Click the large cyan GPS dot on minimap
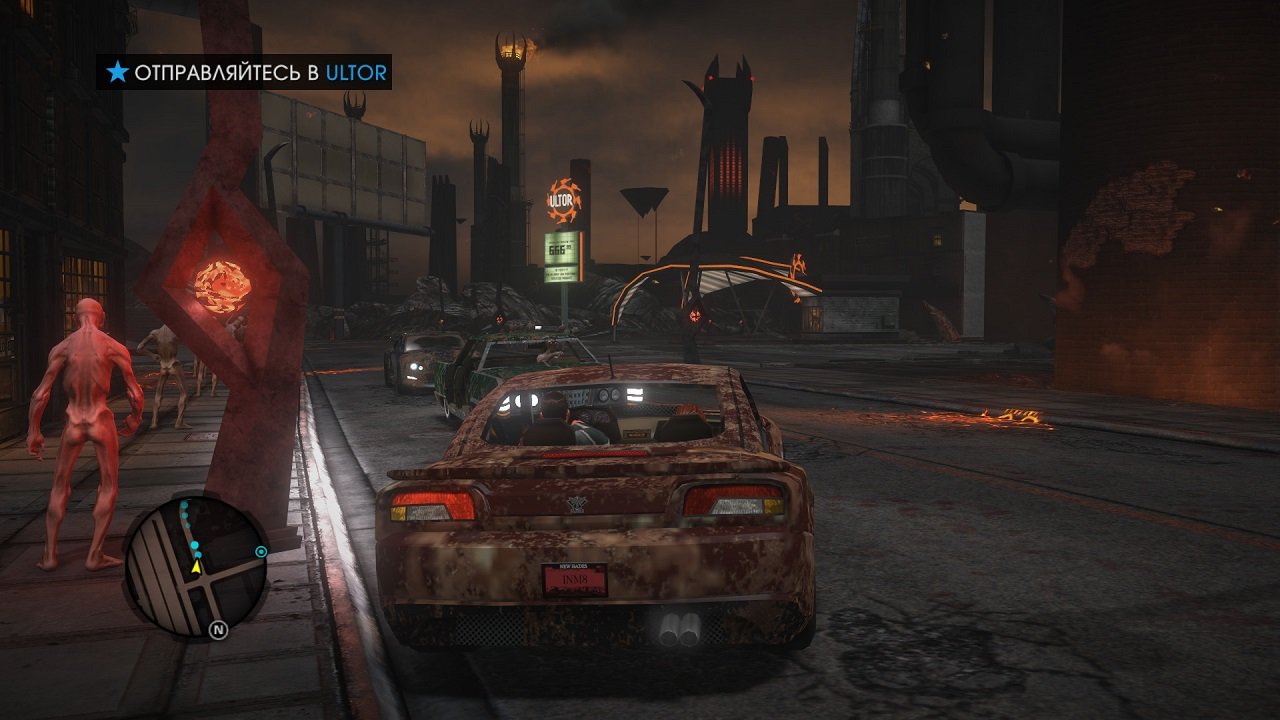The image size is (1280, 720). (x=194, y=545)
